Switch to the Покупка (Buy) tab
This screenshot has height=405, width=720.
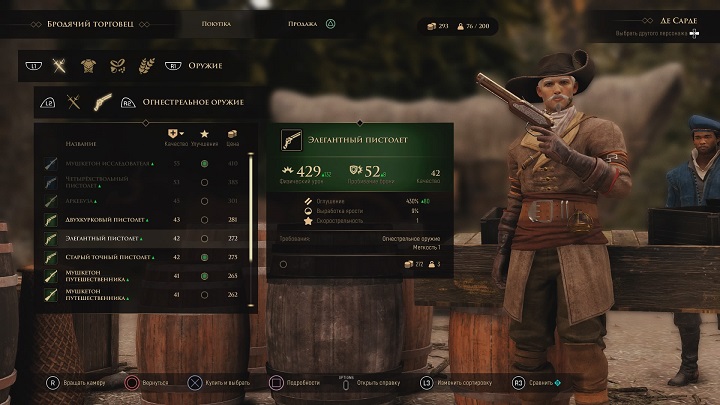point(216,23)
